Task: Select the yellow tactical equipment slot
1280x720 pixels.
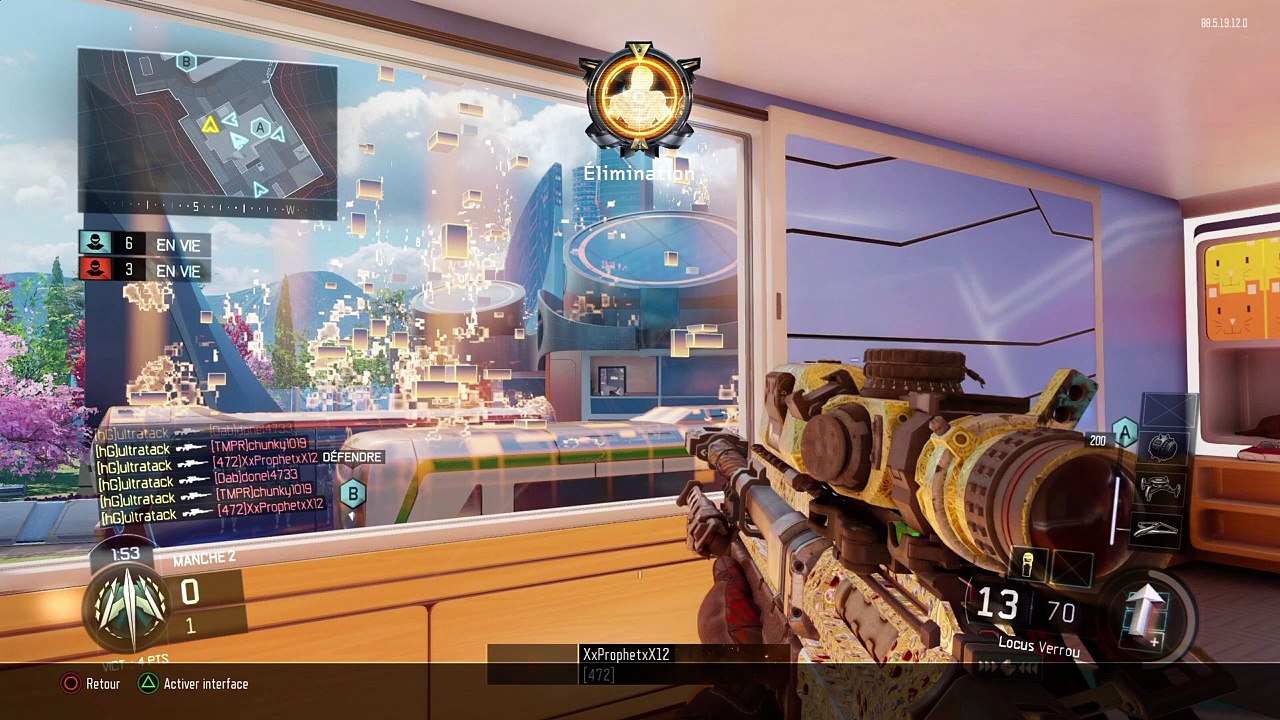Action: click(x=1027, y=567)
